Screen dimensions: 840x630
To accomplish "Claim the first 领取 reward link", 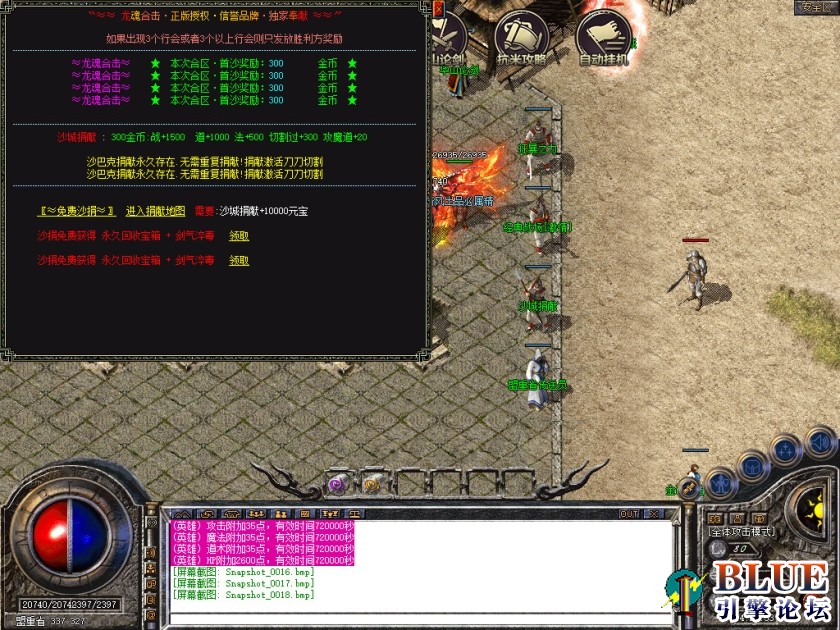I will (239, 236).
